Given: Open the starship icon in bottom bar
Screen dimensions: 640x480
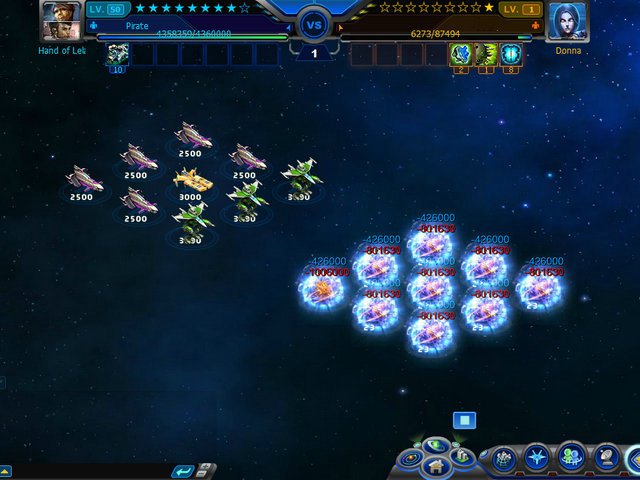Looking at the screenshot, I should coord(537,459).
